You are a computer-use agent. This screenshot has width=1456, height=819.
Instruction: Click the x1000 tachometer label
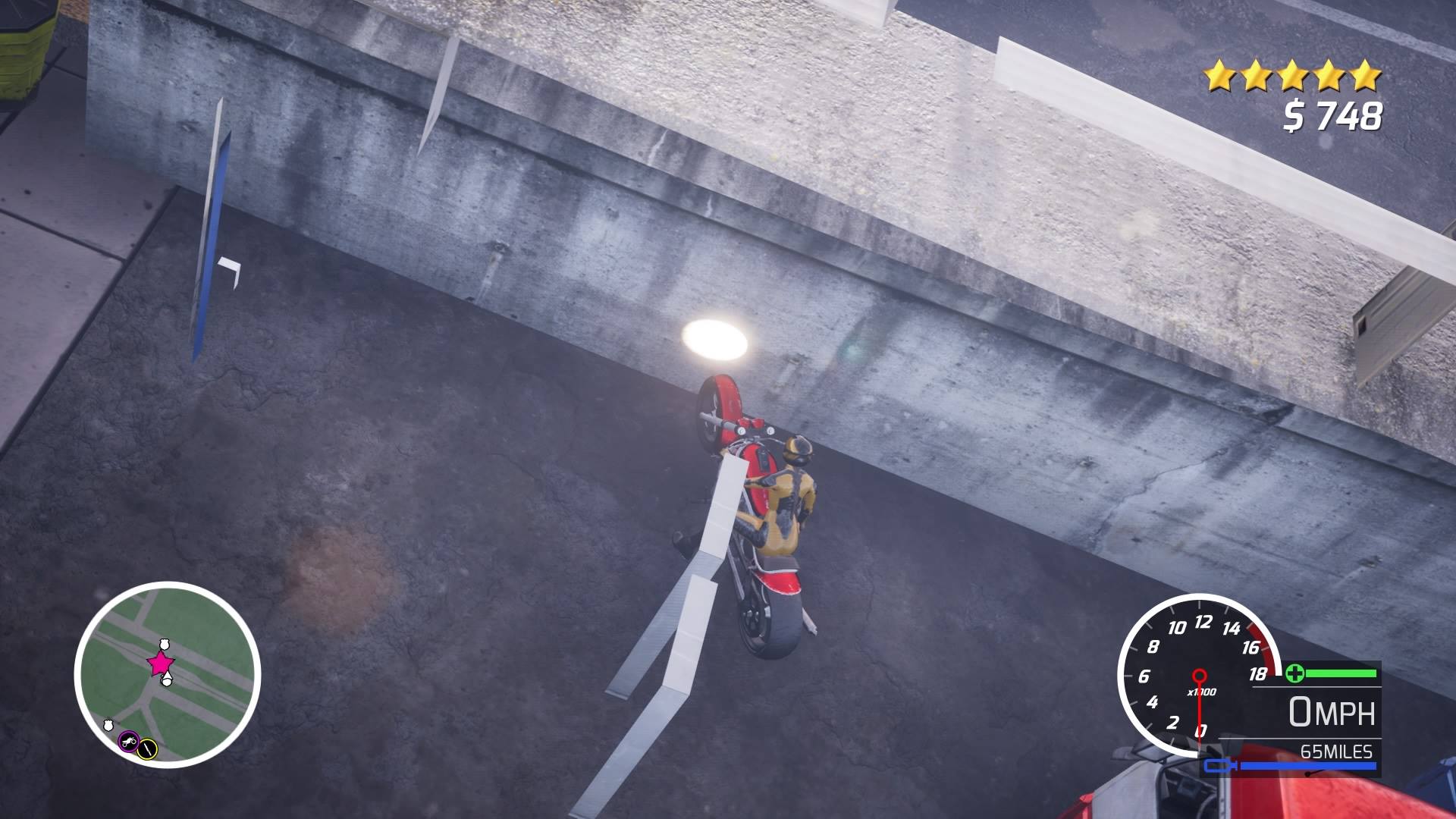(1202, 692)
